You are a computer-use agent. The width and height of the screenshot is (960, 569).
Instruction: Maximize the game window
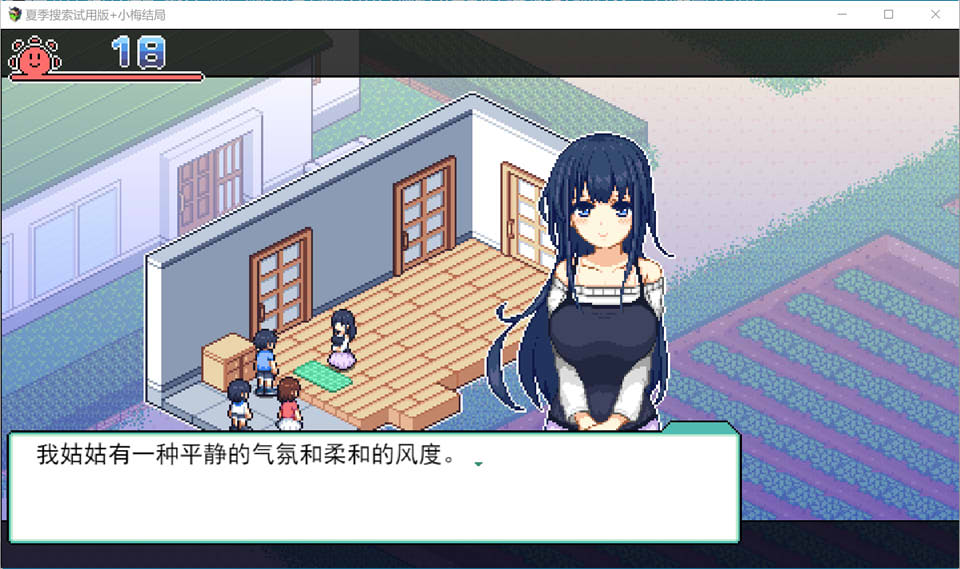tap(889, 14)
